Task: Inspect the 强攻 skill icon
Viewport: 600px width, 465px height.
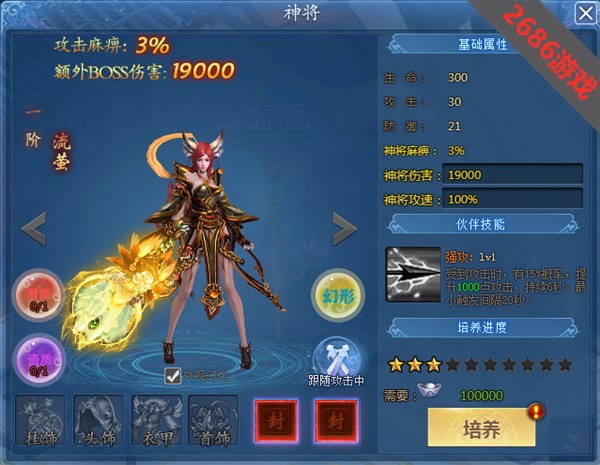Action: pyautogui.click(x=412, y=273)
